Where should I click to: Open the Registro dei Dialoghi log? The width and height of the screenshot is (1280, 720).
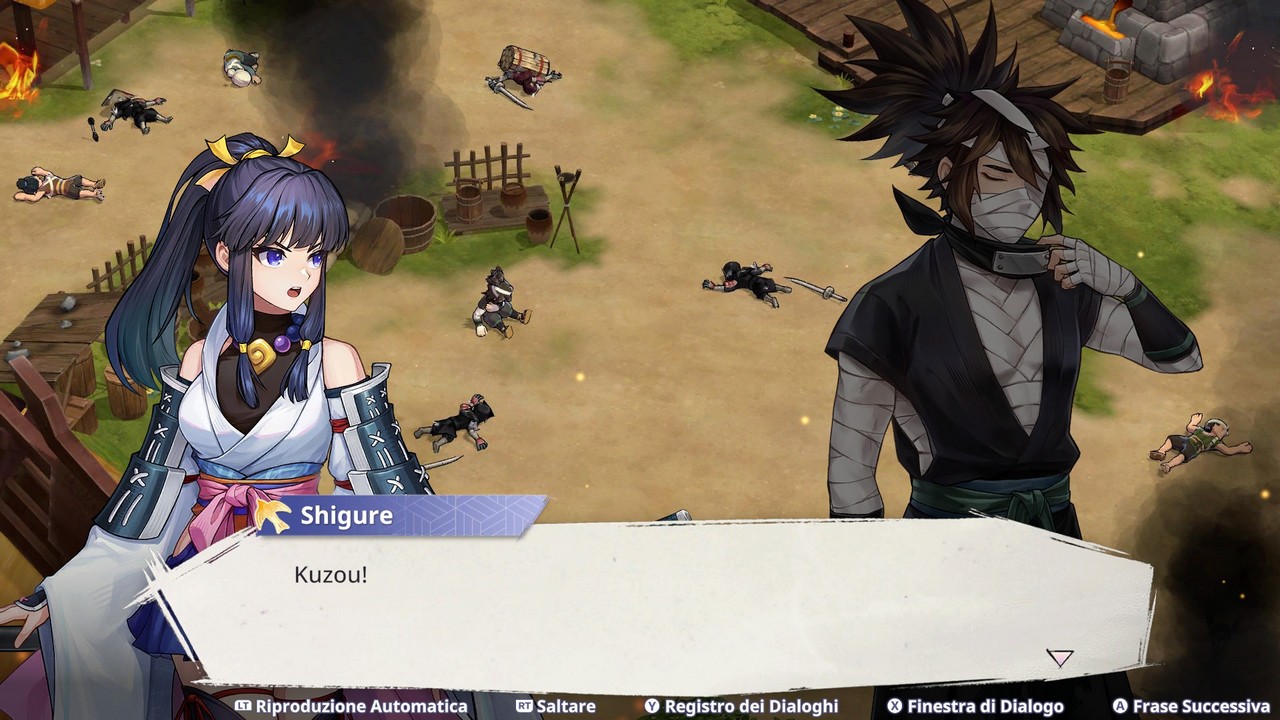click(741, 706)
